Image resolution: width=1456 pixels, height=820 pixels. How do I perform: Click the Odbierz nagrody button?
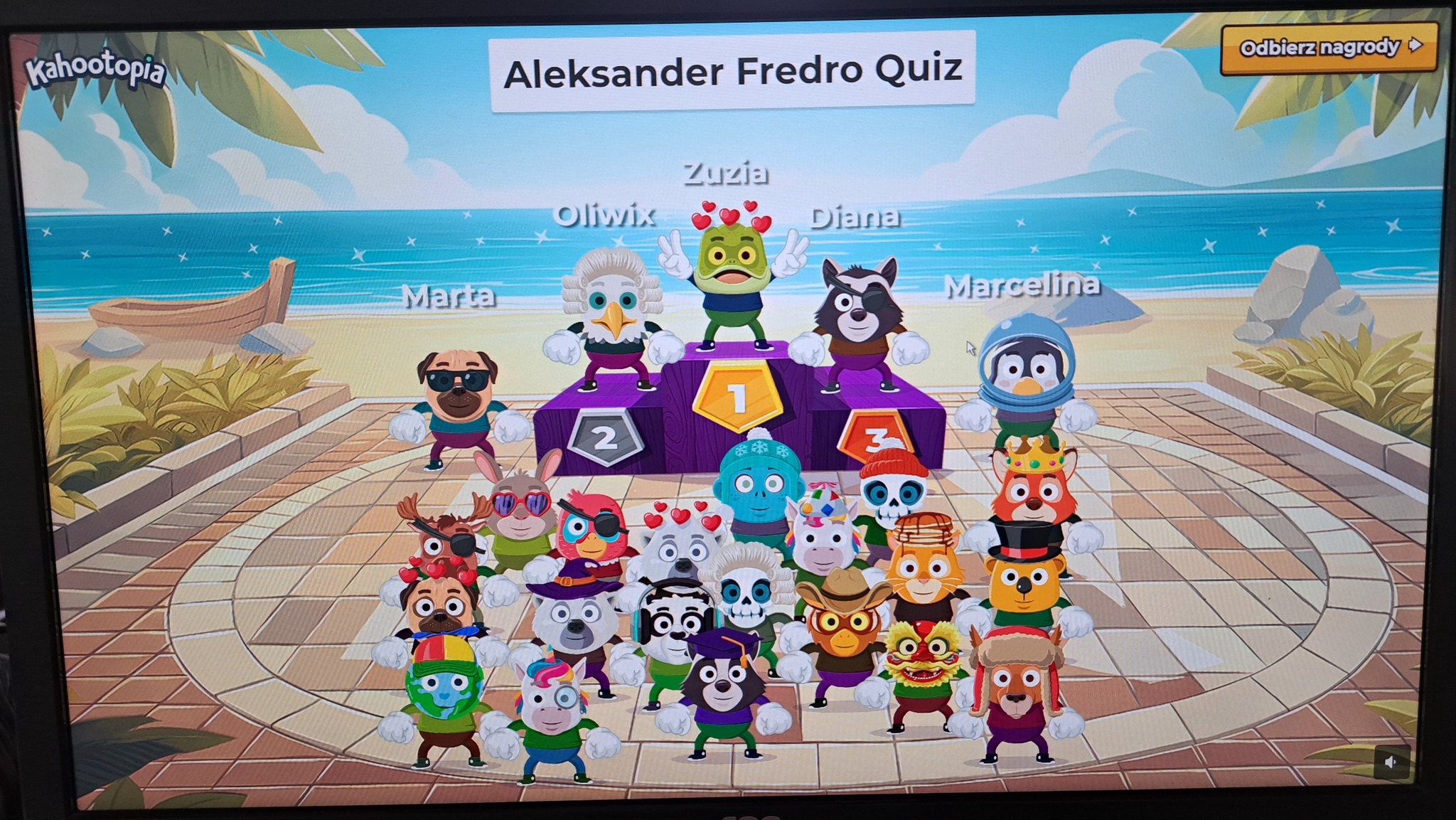pyautogui.click(x=1328, y=48)
